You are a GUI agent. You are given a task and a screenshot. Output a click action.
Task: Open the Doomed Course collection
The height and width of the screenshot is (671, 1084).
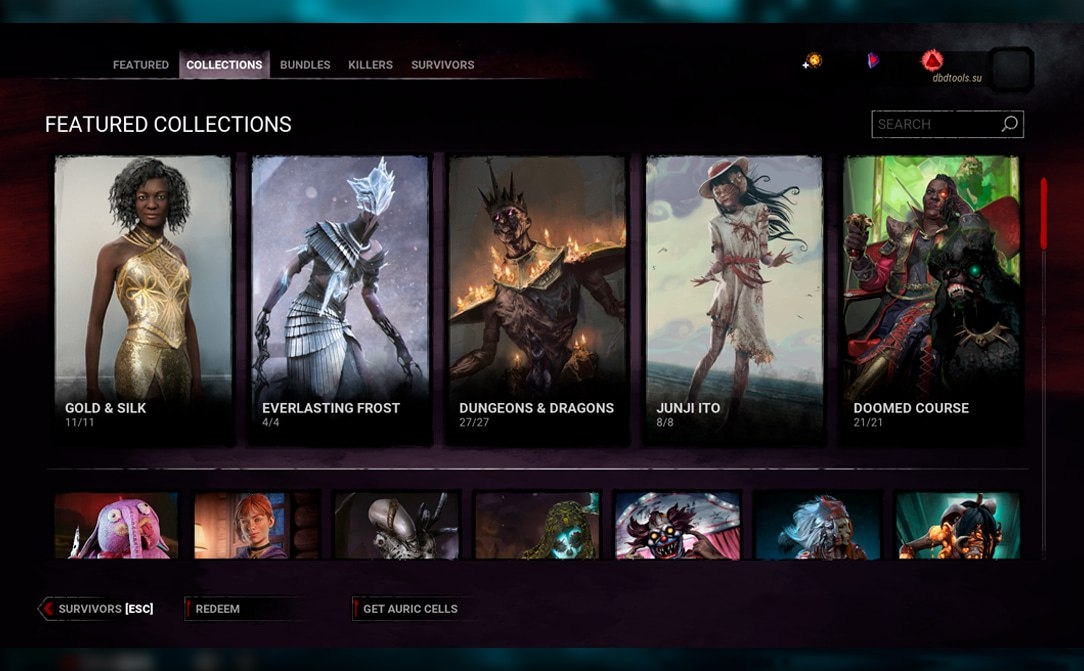[x=931, y=298]
